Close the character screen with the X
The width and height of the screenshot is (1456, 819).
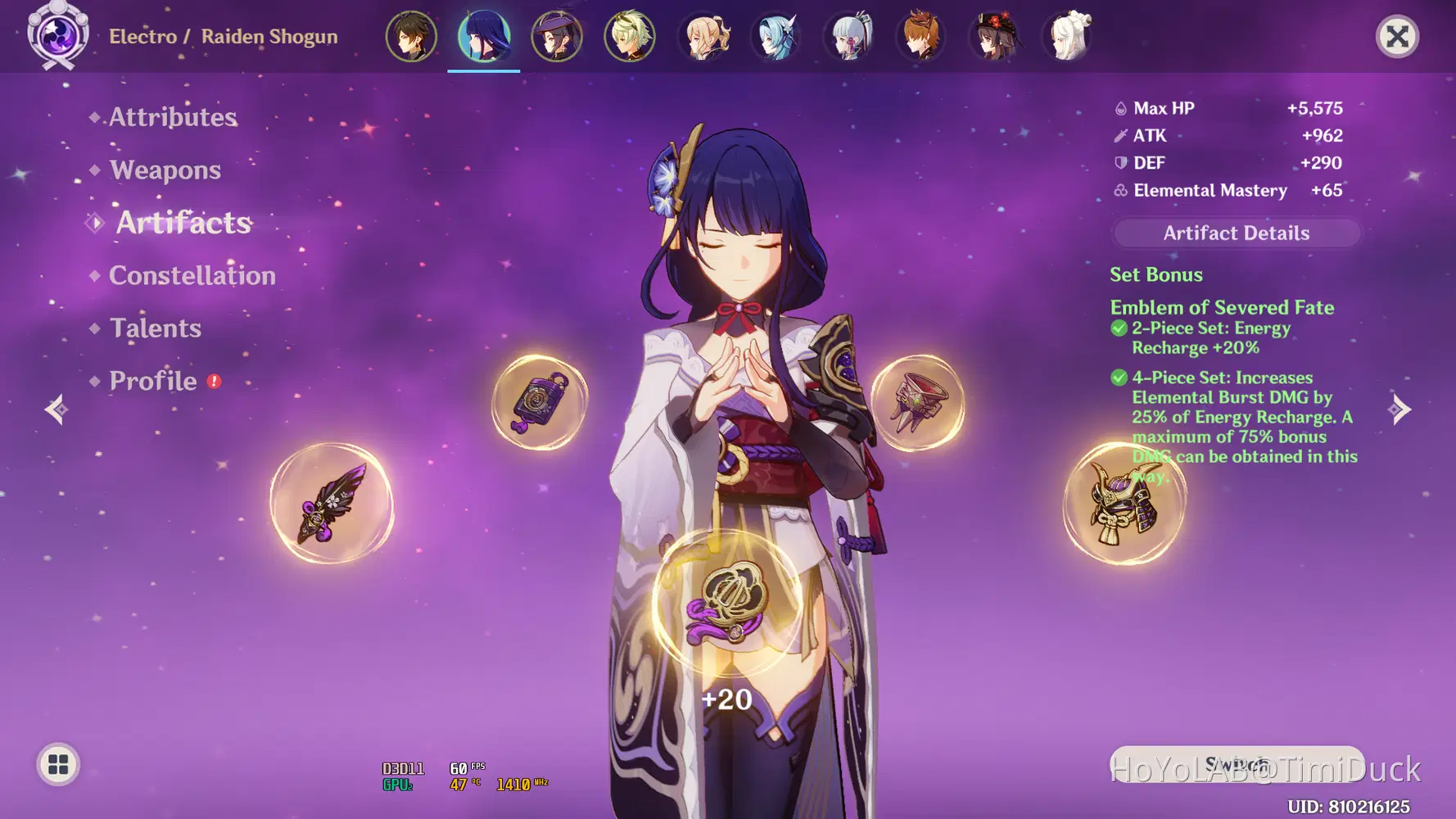[1397, 37]
